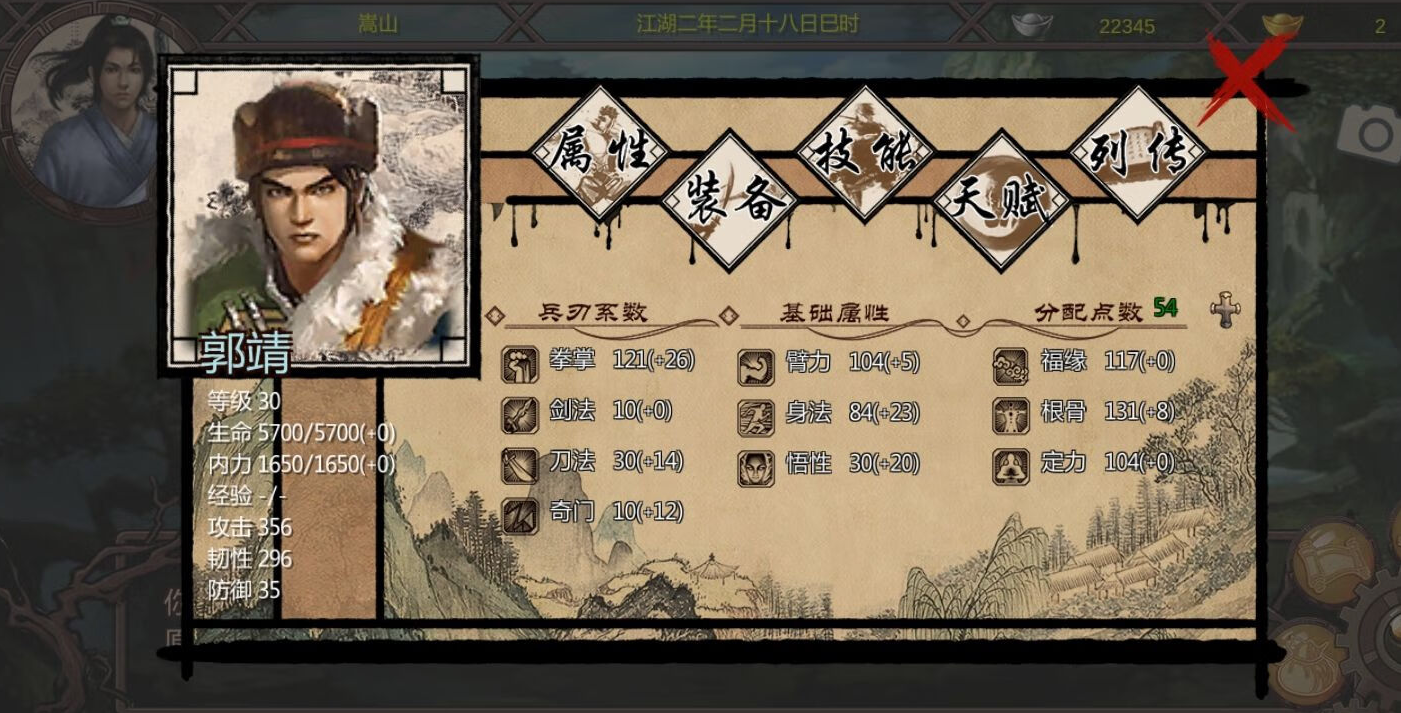Open the 列传 biography tab

1137,153
